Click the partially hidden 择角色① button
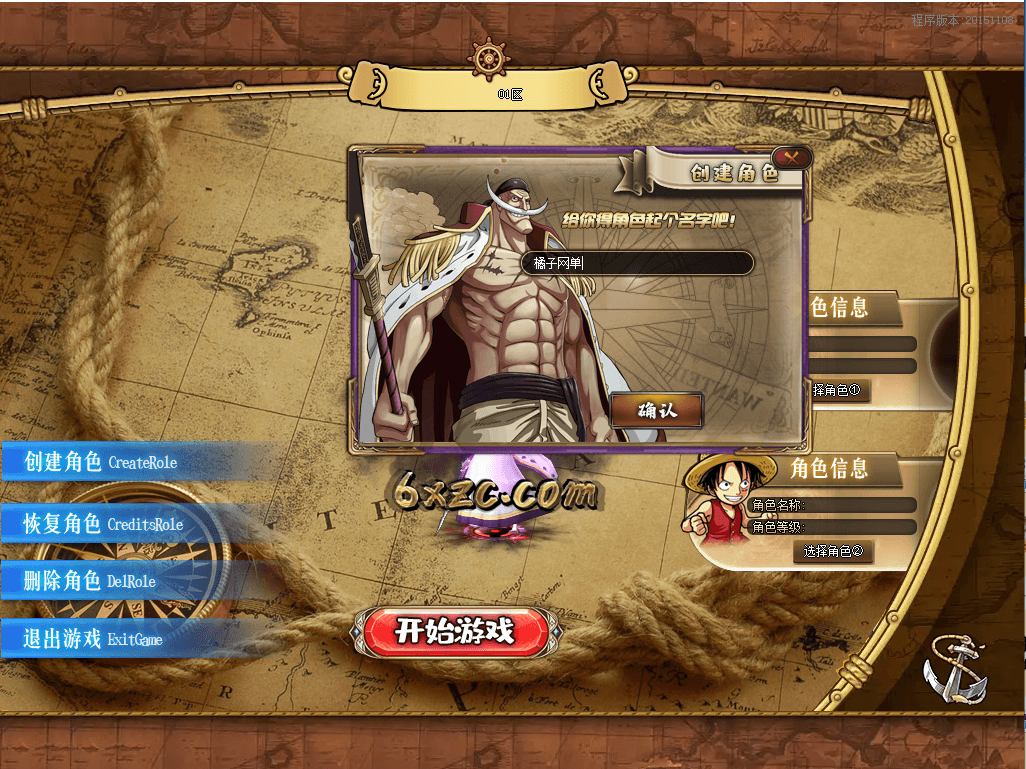 tap(838, 390)
